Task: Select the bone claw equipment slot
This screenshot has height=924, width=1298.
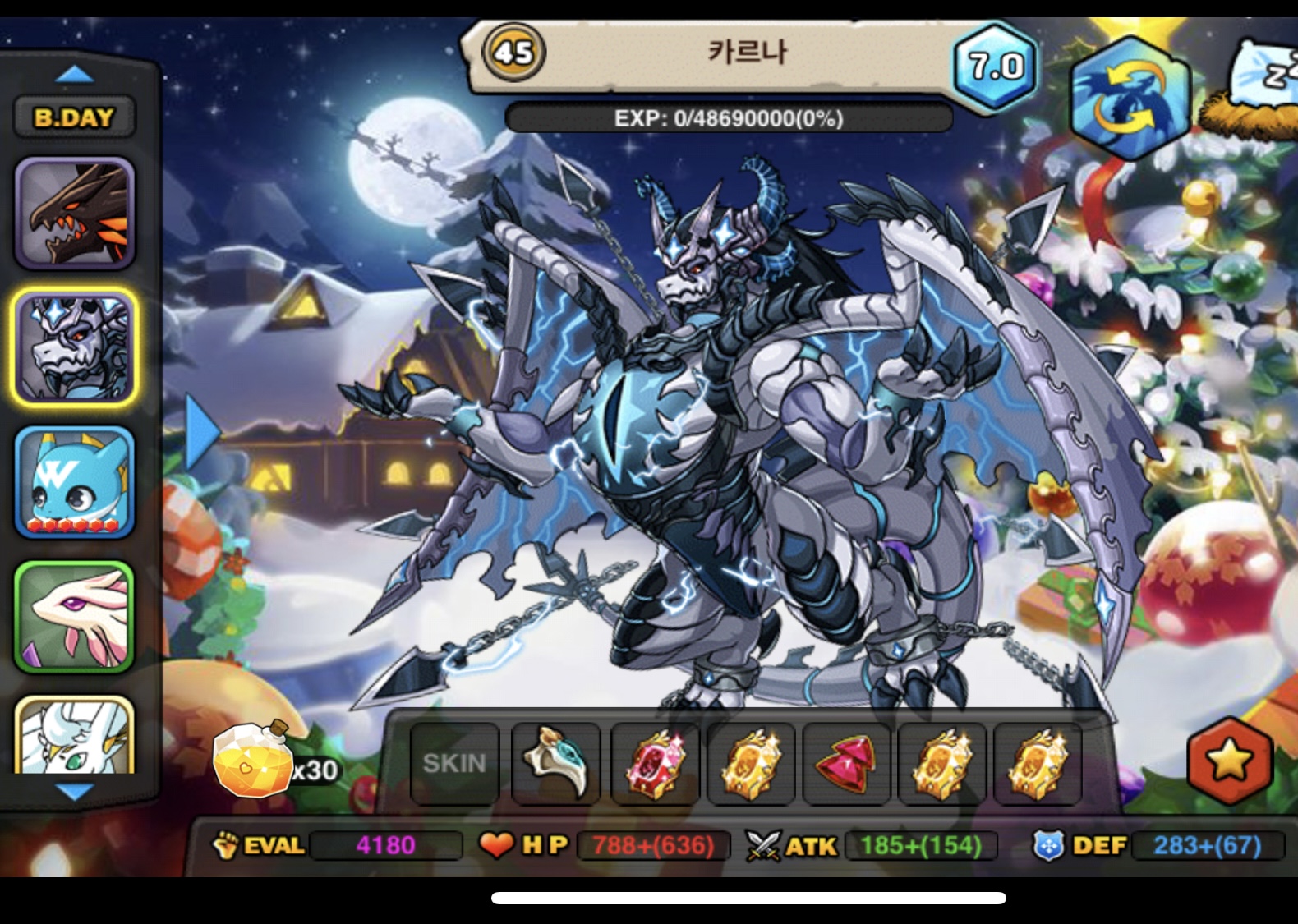Action: (557, 763)
